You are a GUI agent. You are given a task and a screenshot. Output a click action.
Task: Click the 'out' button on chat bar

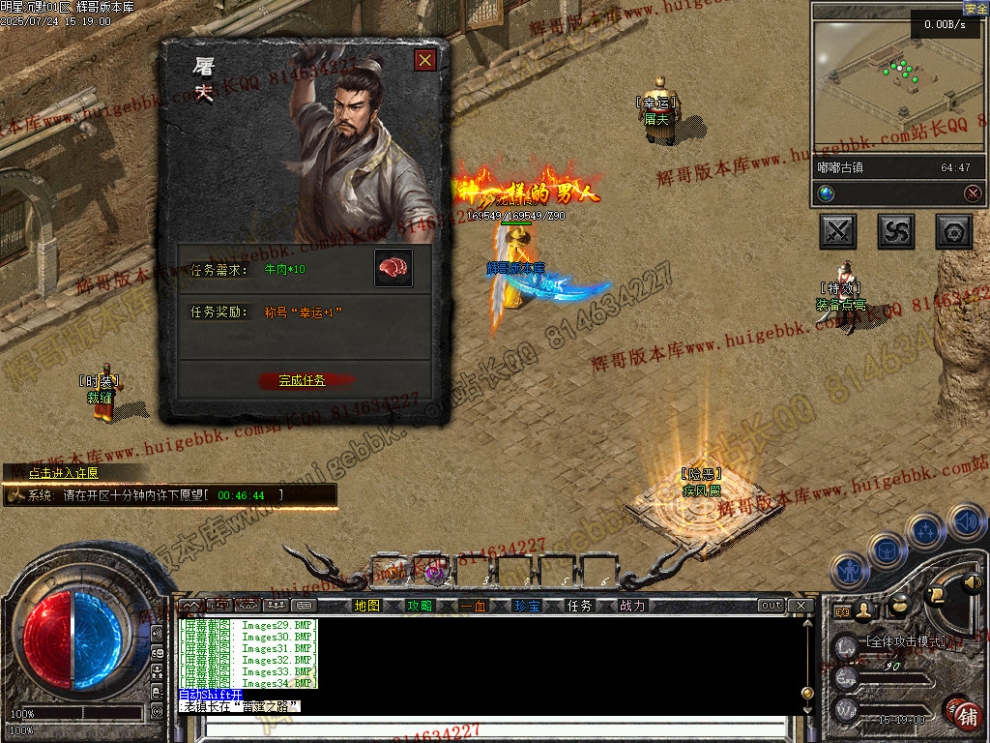tap(770, 606)
